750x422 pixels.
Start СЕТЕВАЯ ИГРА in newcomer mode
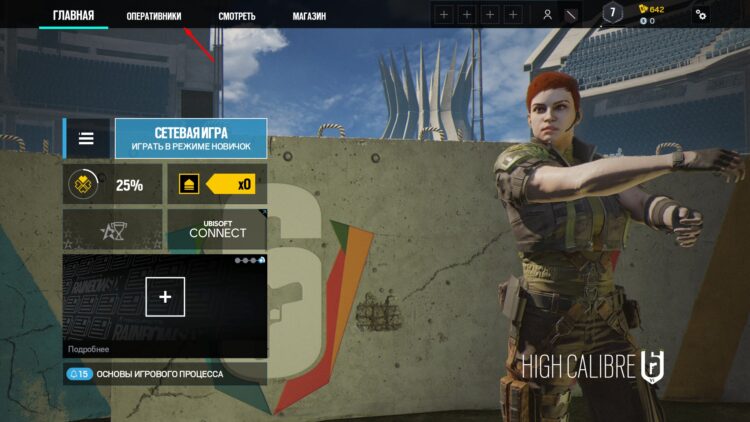[191, 139]
